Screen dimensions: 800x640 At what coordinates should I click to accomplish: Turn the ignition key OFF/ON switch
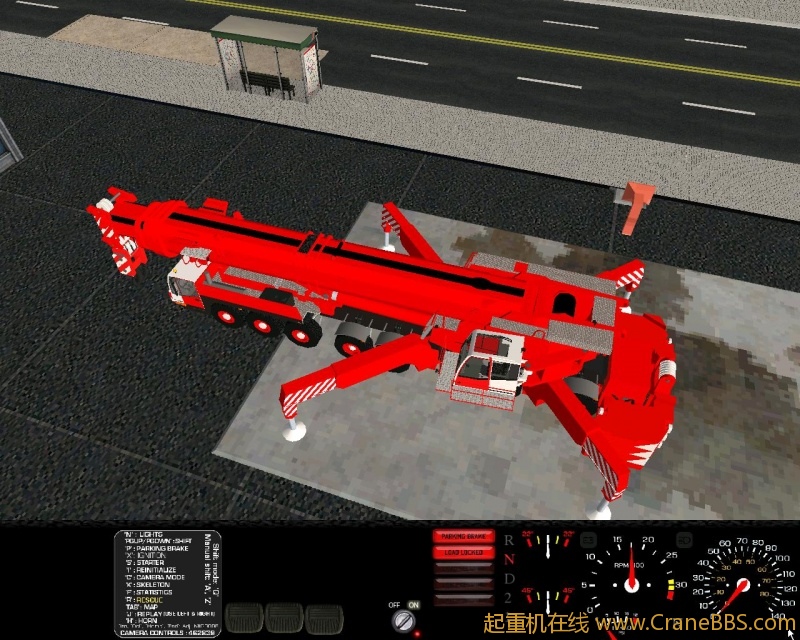pyautogui.click(x=405, y=622)
